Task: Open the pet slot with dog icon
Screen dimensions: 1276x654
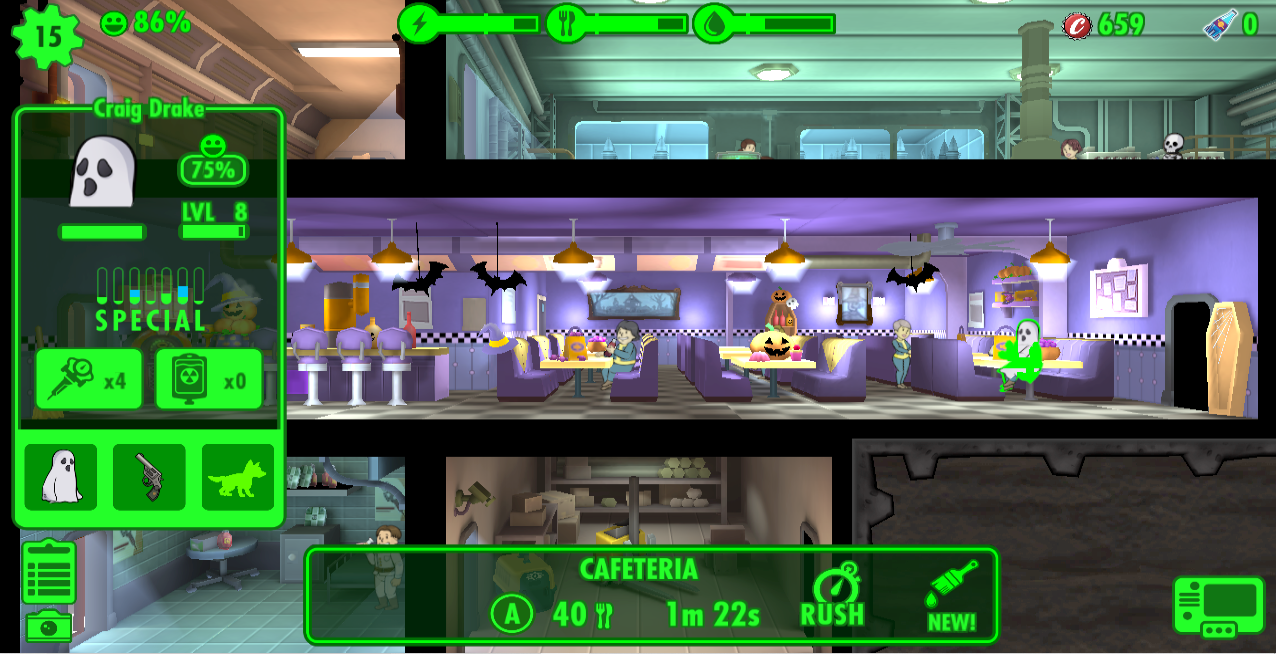Action: [238, 478]
